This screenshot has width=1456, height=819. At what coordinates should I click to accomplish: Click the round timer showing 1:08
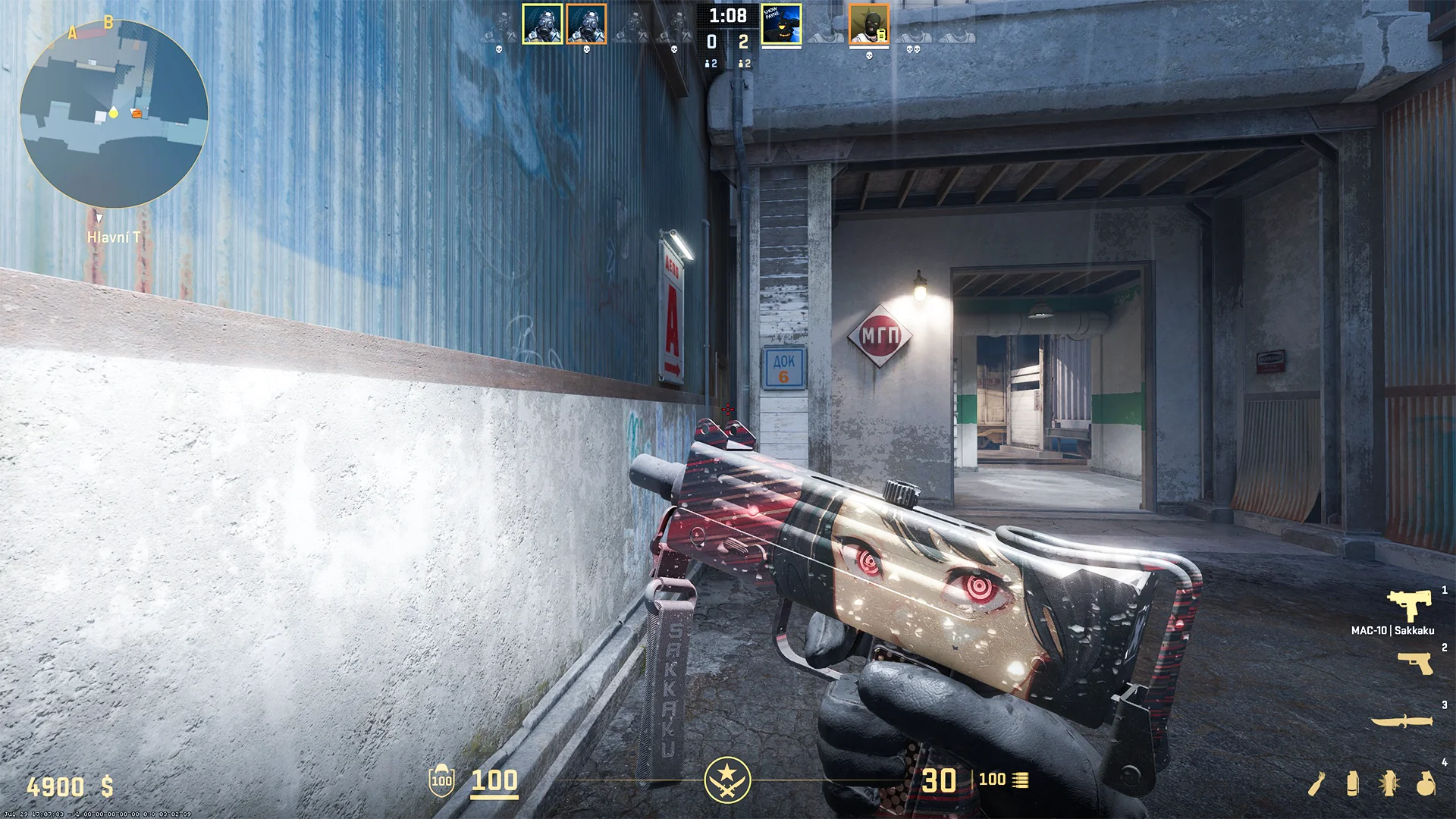(728, 15)
